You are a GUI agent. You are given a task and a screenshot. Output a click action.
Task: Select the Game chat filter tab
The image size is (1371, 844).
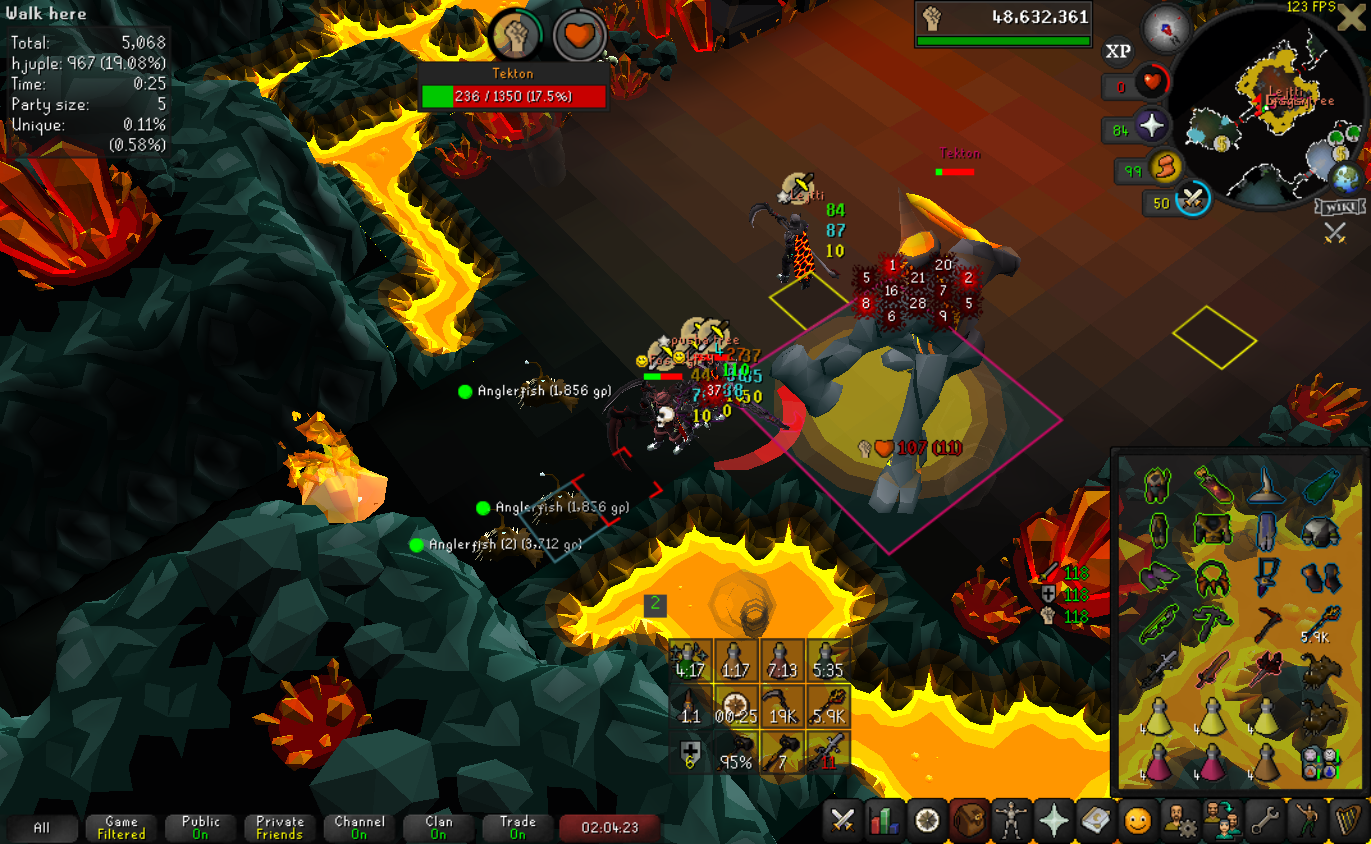pyautogui.click(x=121, y=827)
